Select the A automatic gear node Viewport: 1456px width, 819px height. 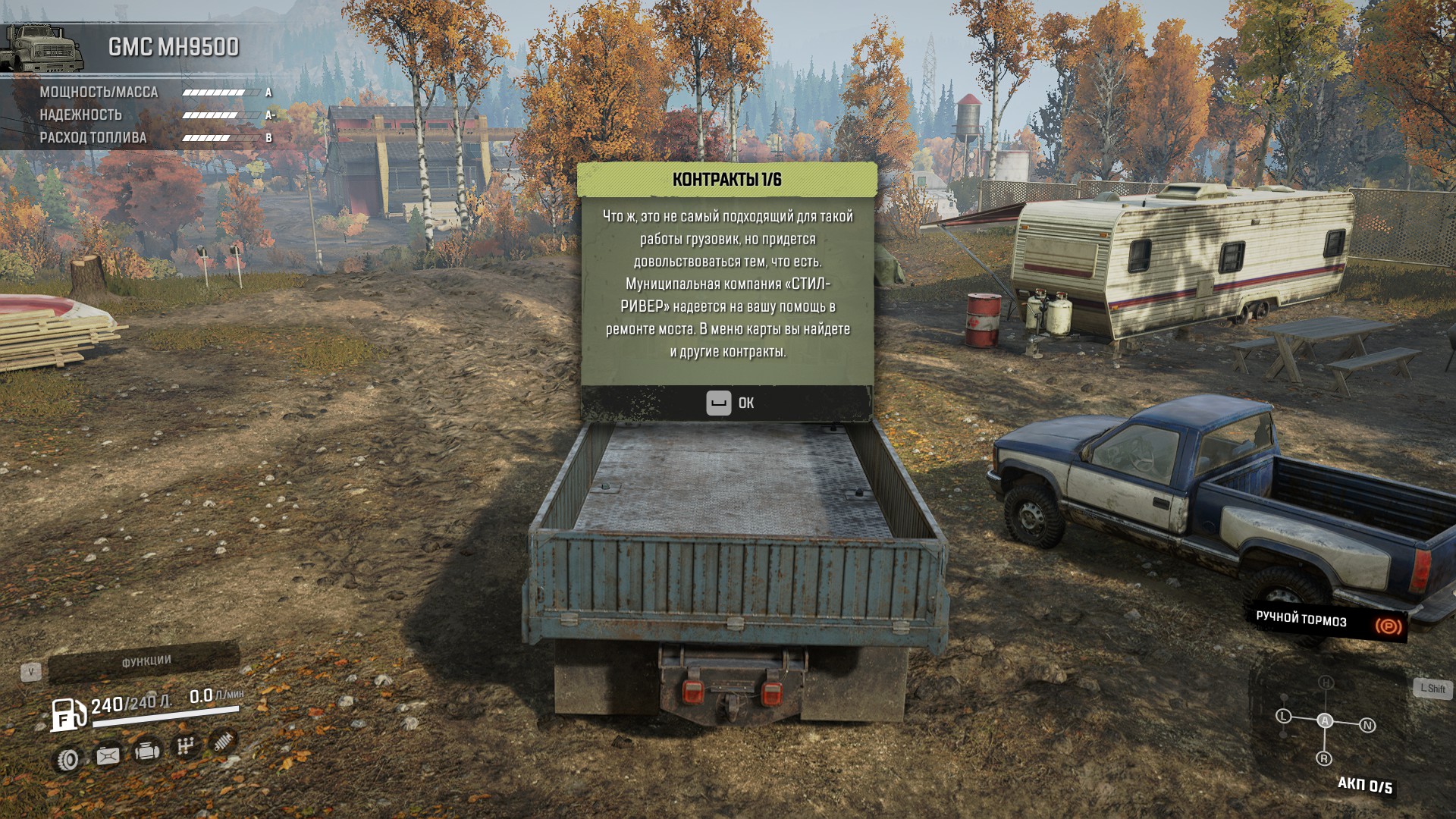pyautogui.click(x=1325, y=720)
